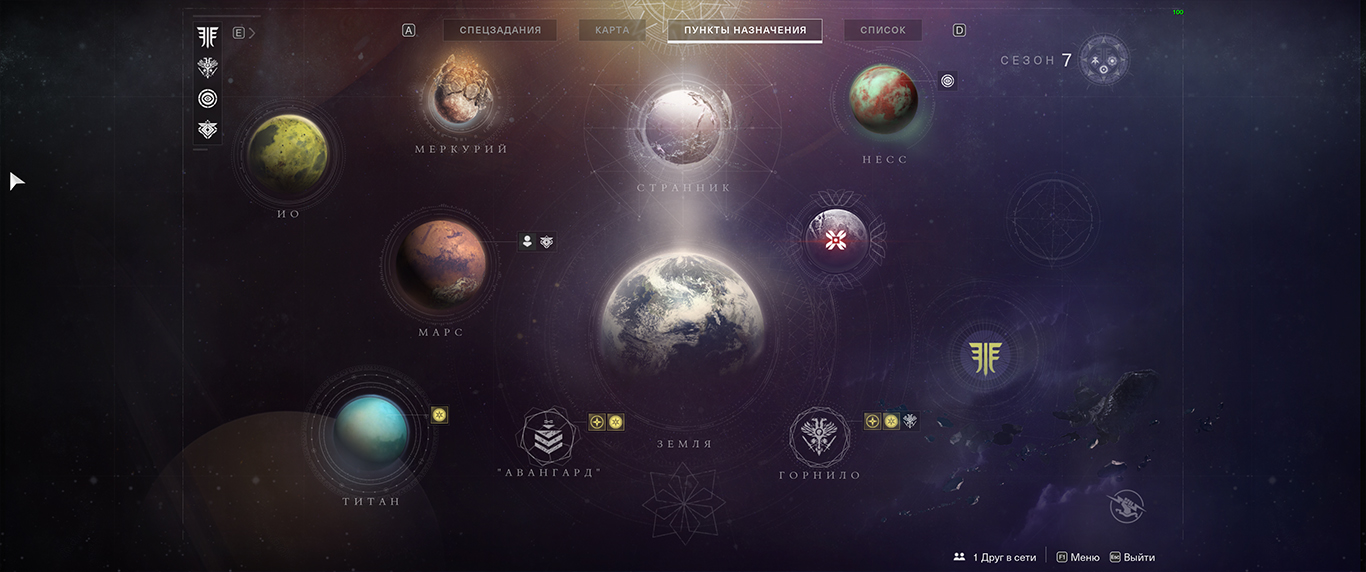Switch to the Спецзадания tab

pos(500,30)
